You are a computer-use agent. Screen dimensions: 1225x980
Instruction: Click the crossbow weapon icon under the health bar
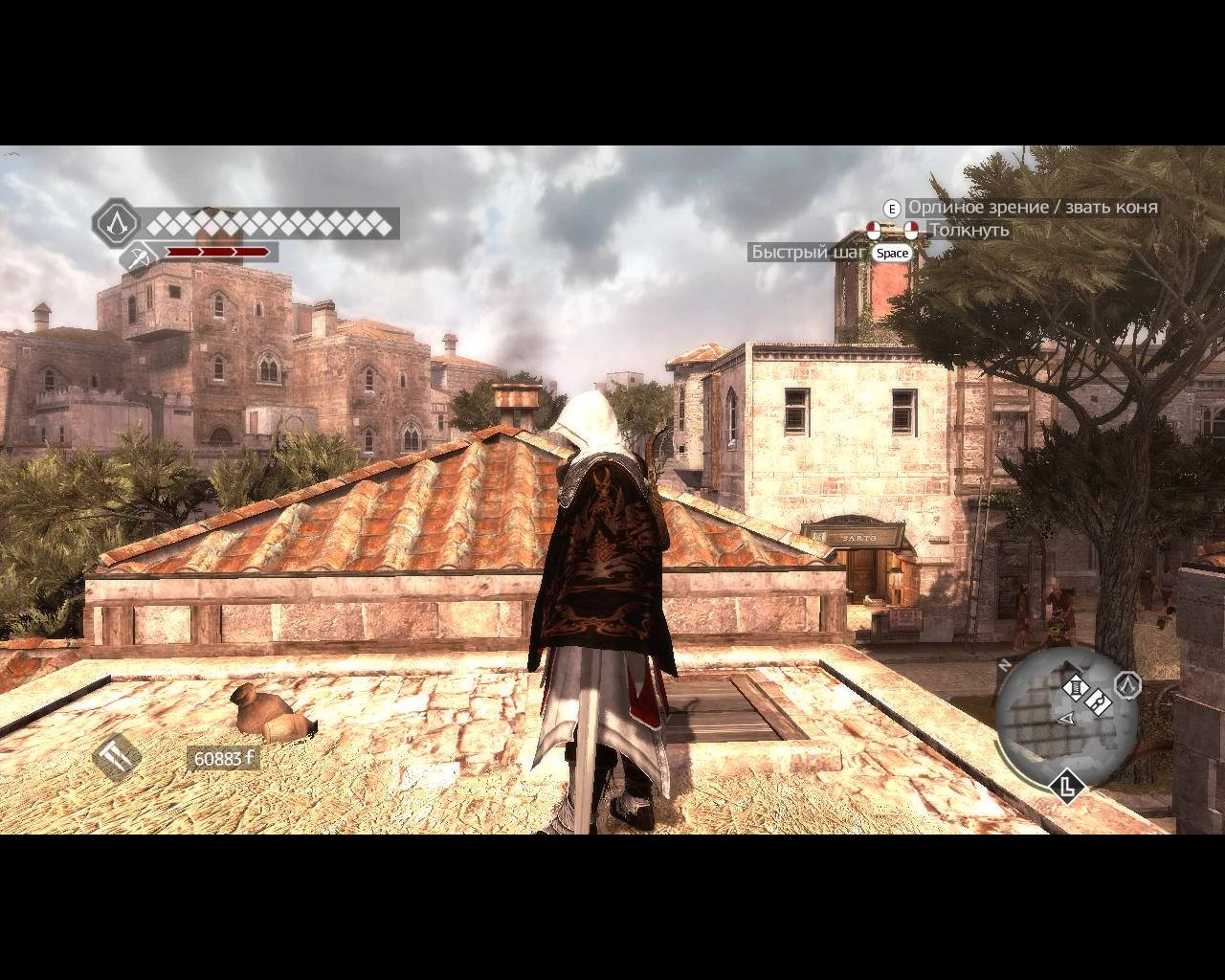pos(138,256)
